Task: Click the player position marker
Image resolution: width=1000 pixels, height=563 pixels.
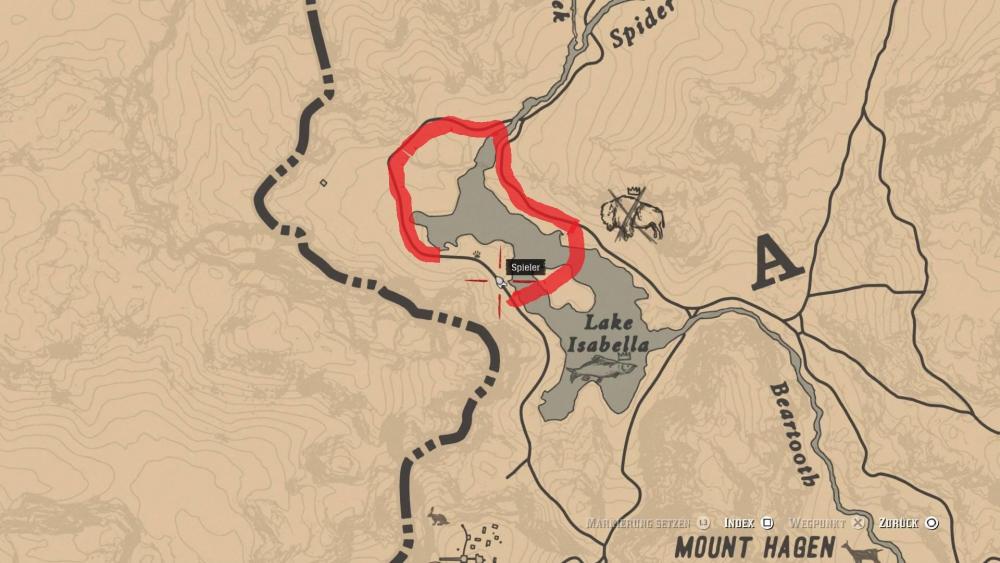Action: pos(500,284)
